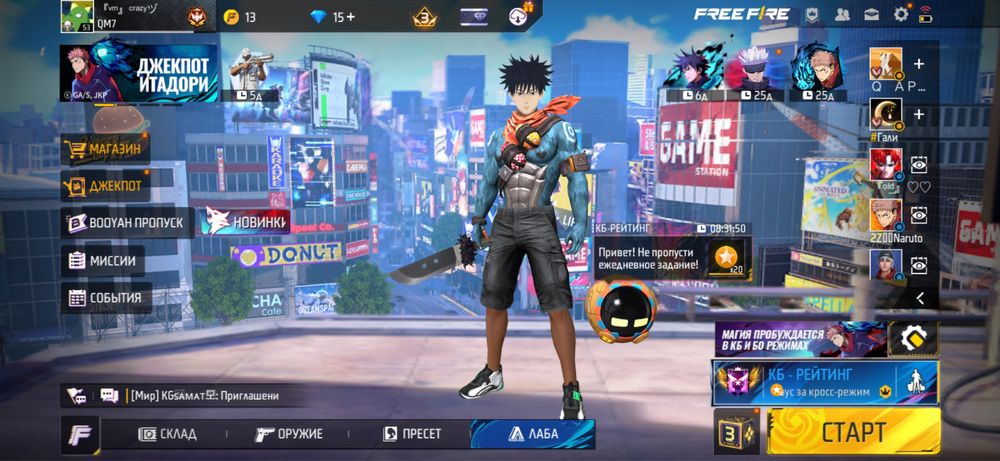
Task: Open the player profile avatar QM7
Action: pos(77,15)
